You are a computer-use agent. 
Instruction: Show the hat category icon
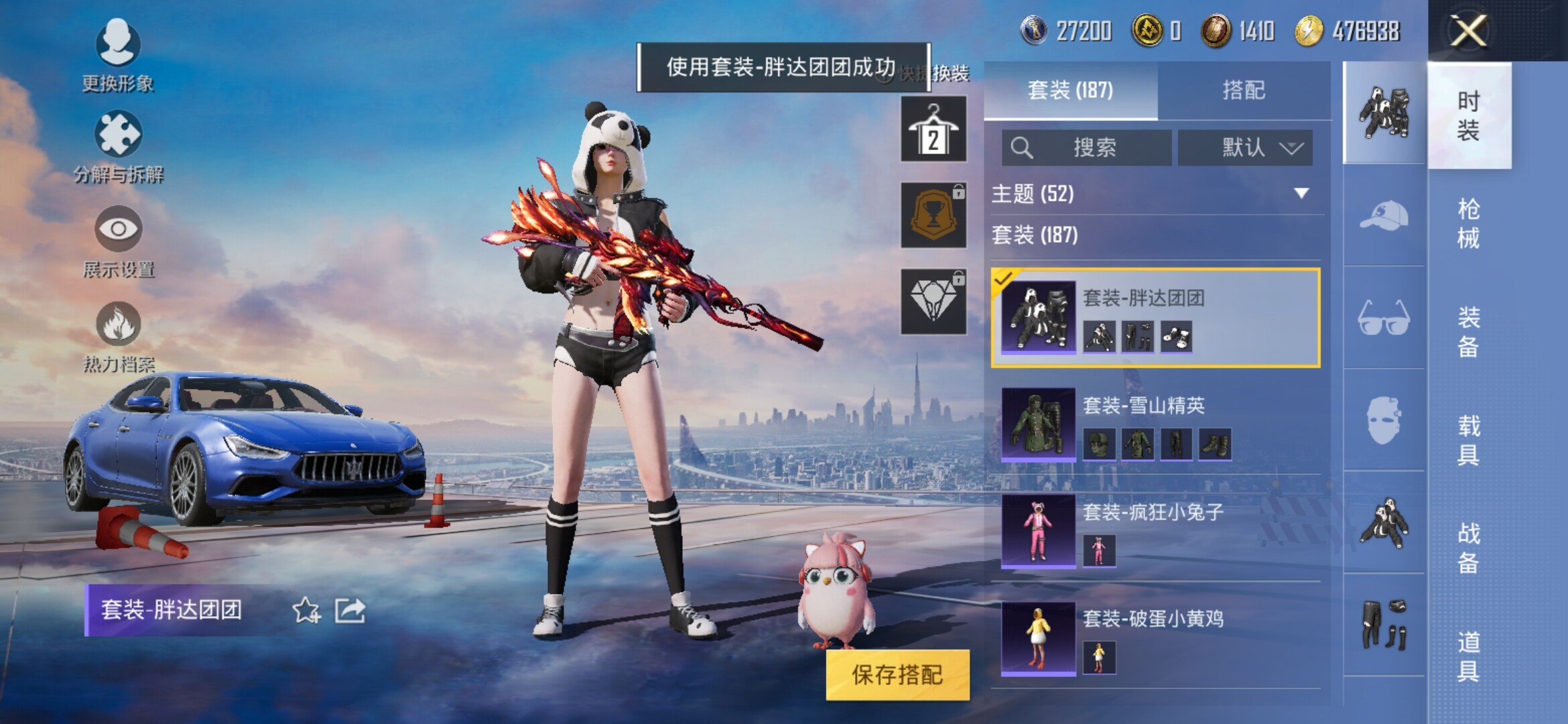tap(1384, 216)
